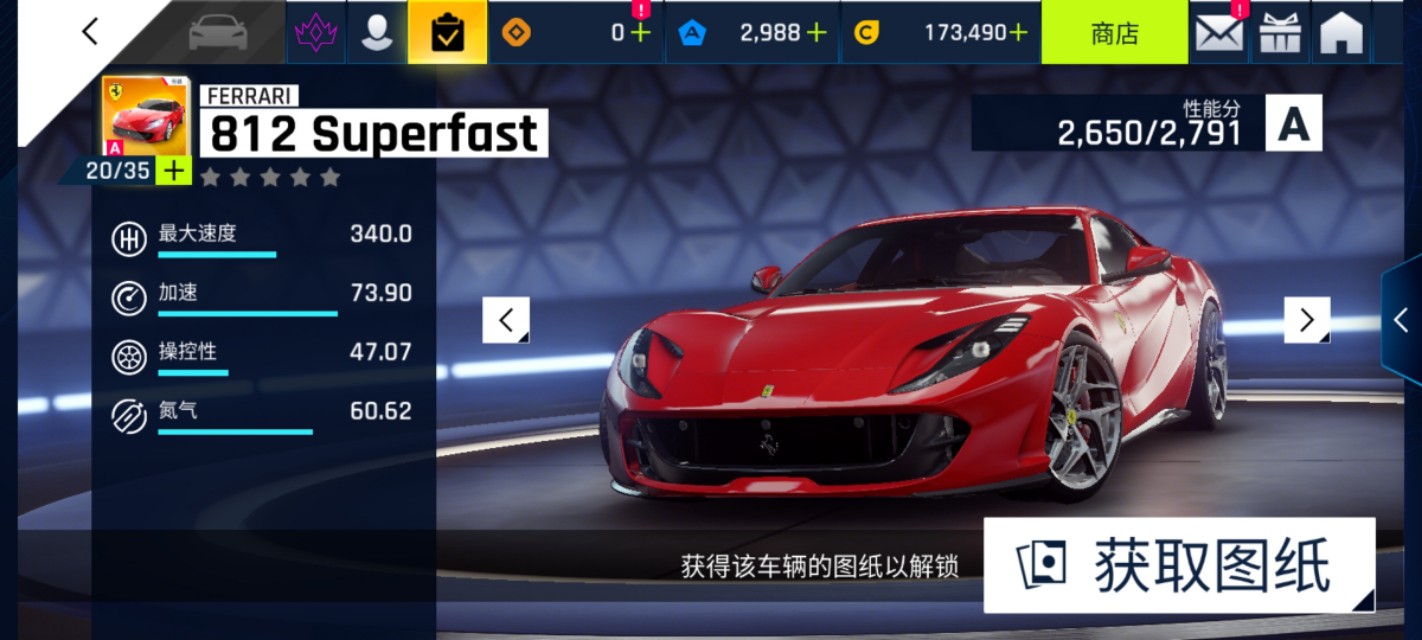The height and width of the screenshot is (640, 1422).
Task: Open the mail envelope inbox
Action: [x=1219, y=33]
